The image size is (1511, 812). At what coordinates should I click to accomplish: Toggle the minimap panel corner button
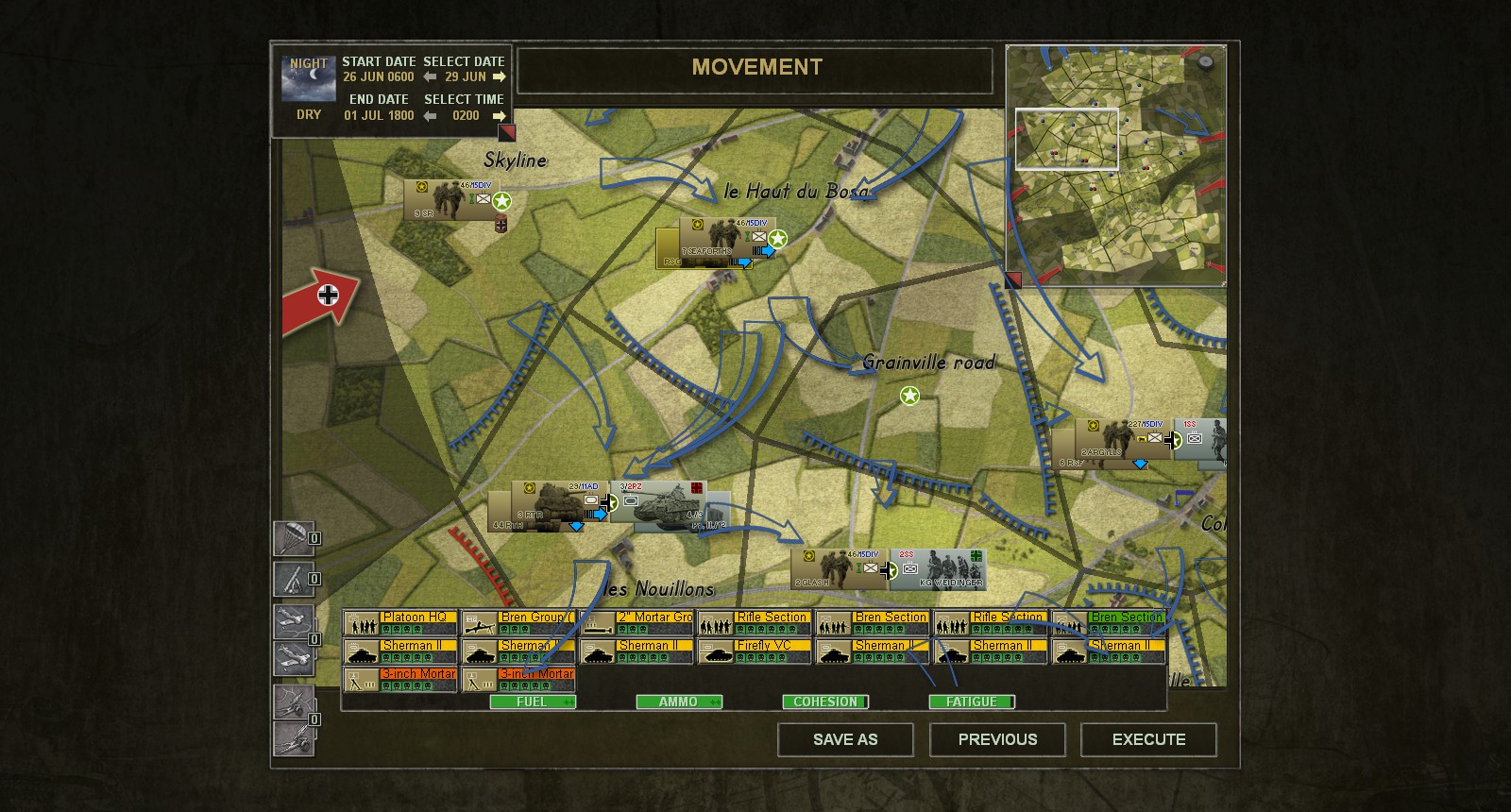(1012, 280)
